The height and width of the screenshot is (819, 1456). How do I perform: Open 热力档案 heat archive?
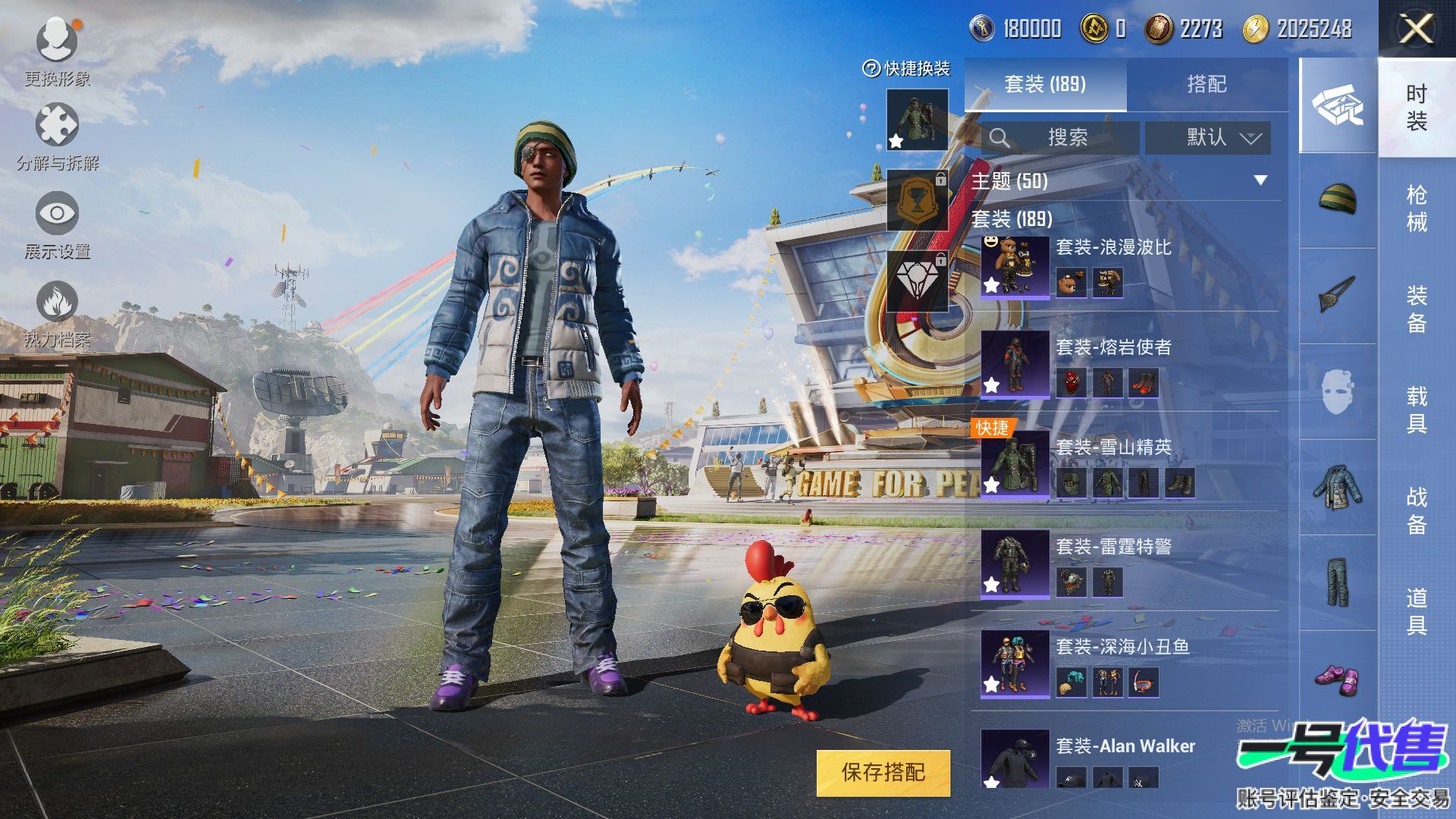(x=57, y=312)
